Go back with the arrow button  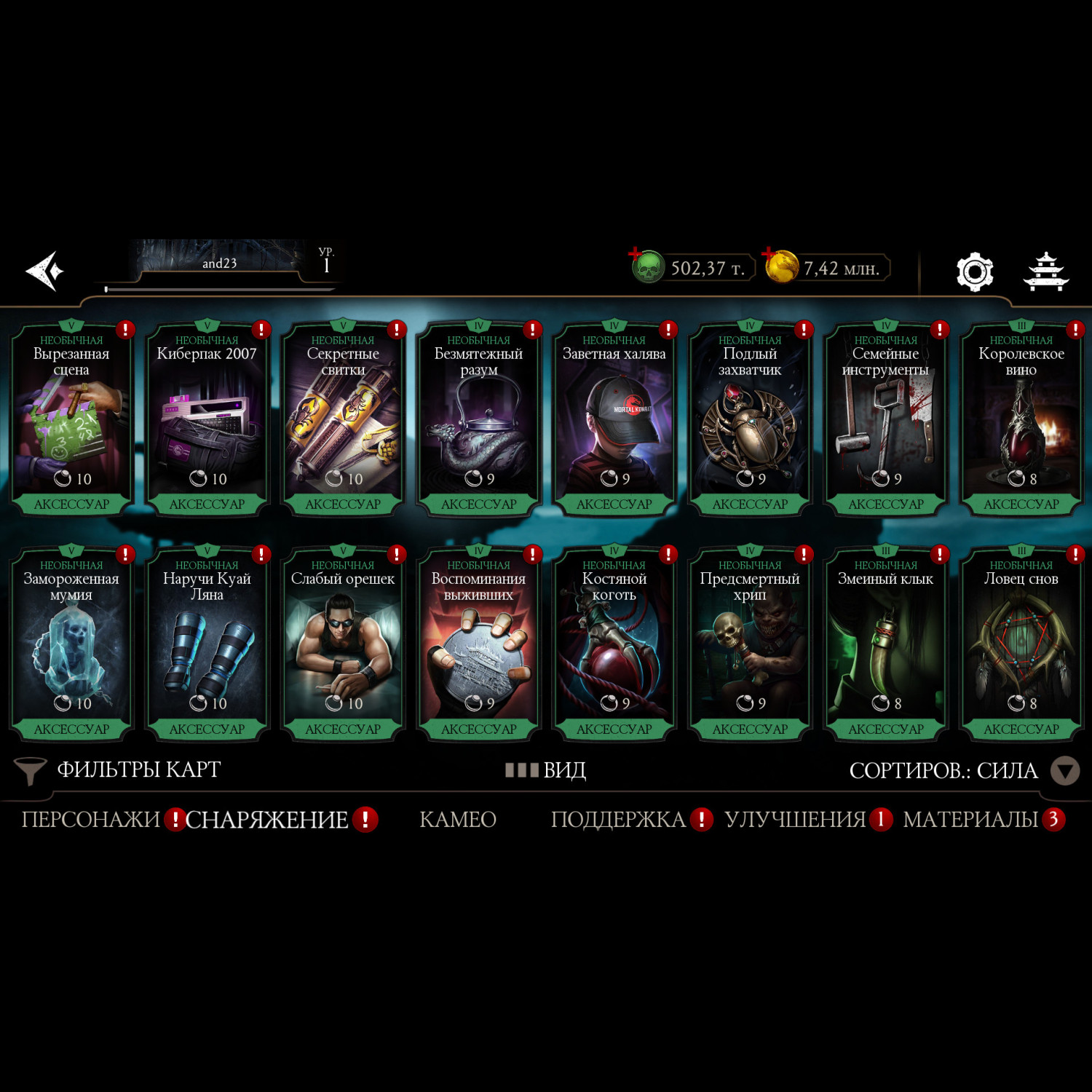click(x=45, y=271)
